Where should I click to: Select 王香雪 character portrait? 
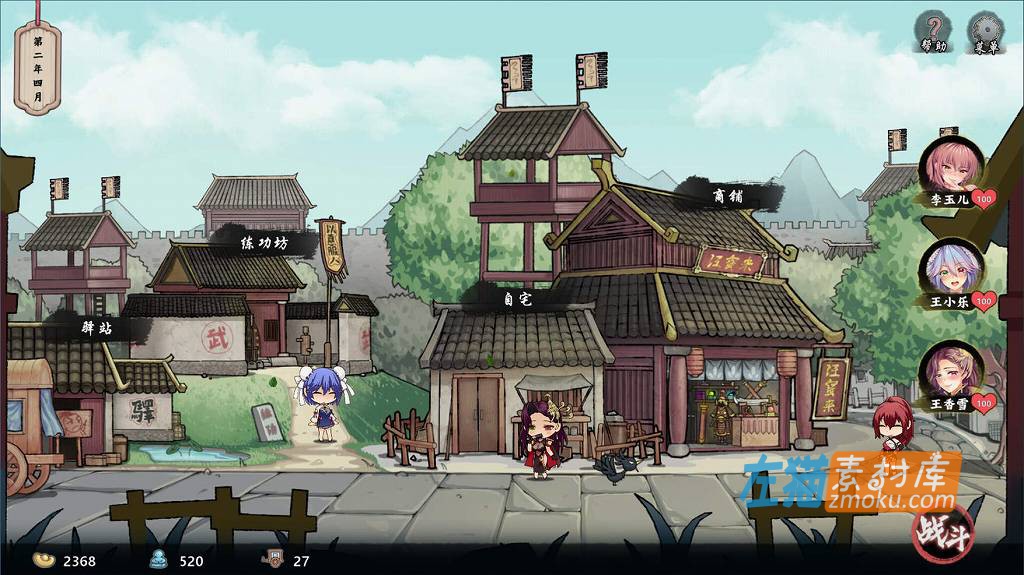(x=951, y=370)
